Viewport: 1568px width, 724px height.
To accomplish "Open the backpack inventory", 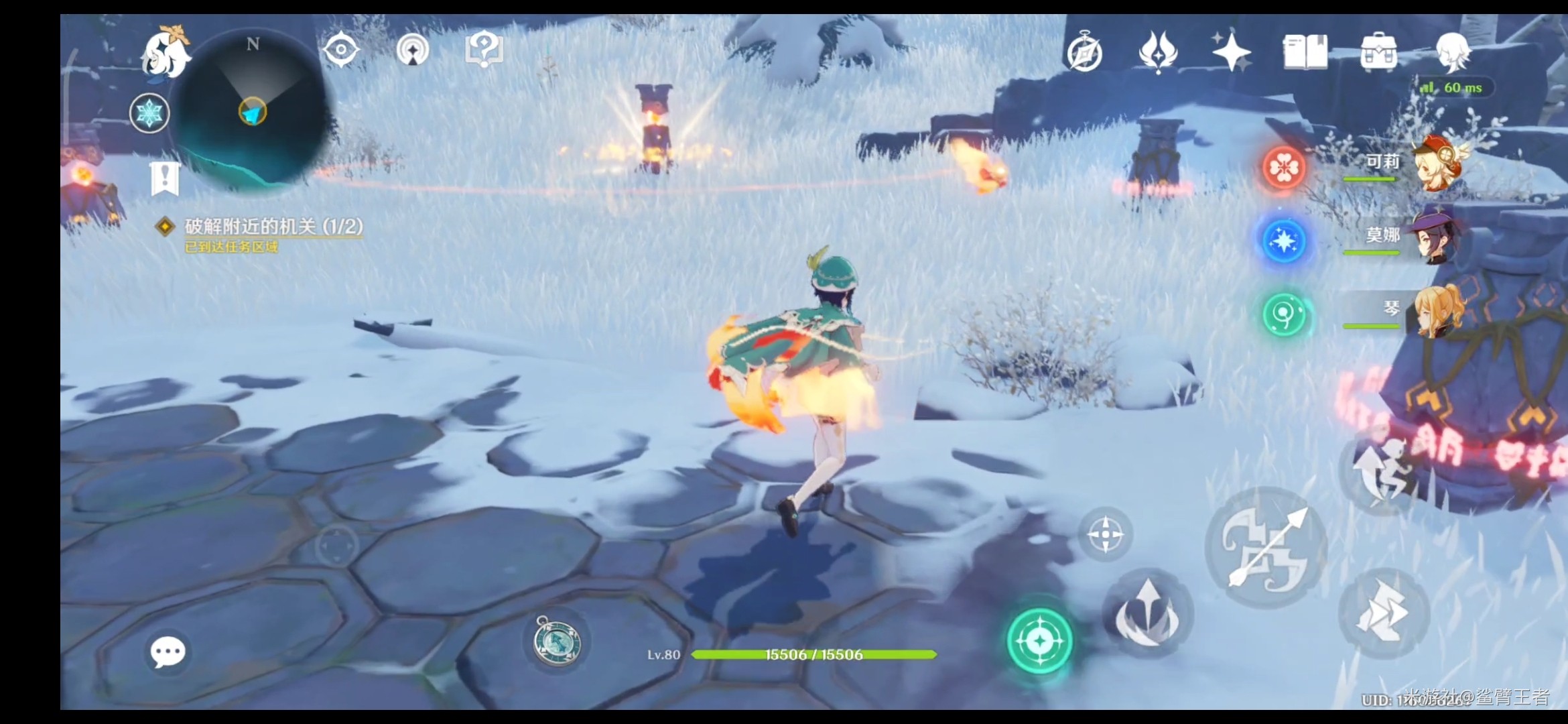I will tap(1378, 52).
